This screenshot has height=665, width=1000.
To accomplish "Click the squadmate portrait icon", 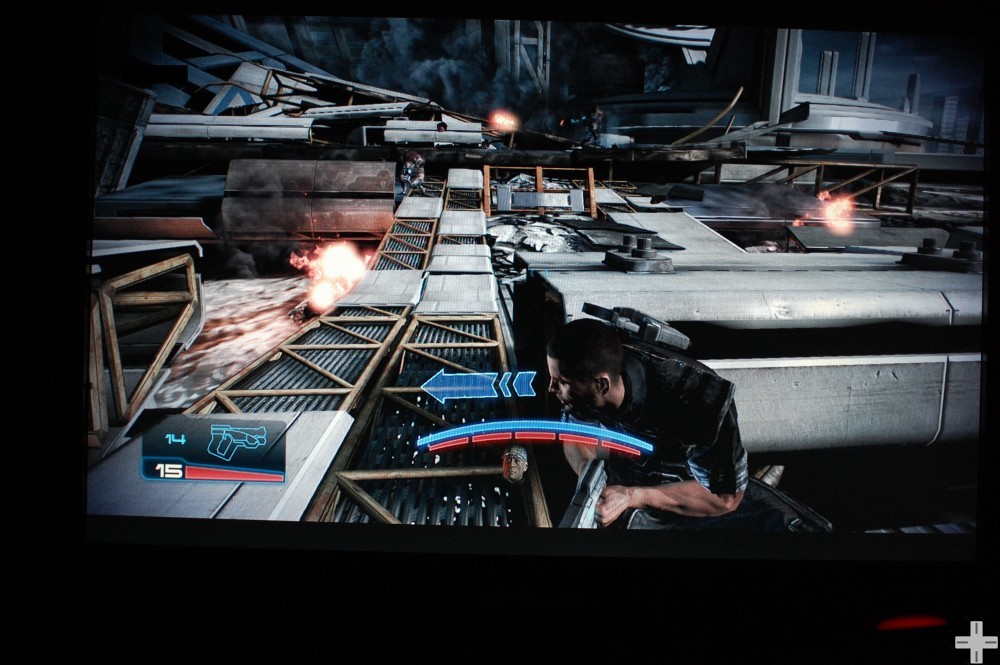I will click(x=515, y=464).
